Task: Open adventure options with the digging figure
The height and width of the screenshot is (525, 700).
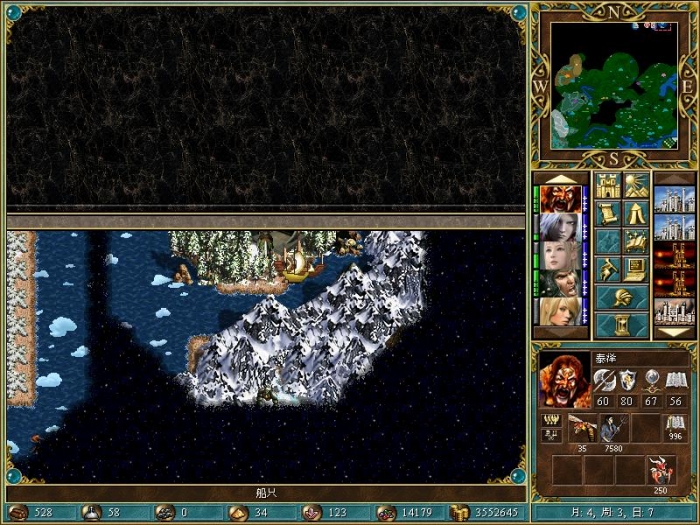Action: [x=608, y=269]
